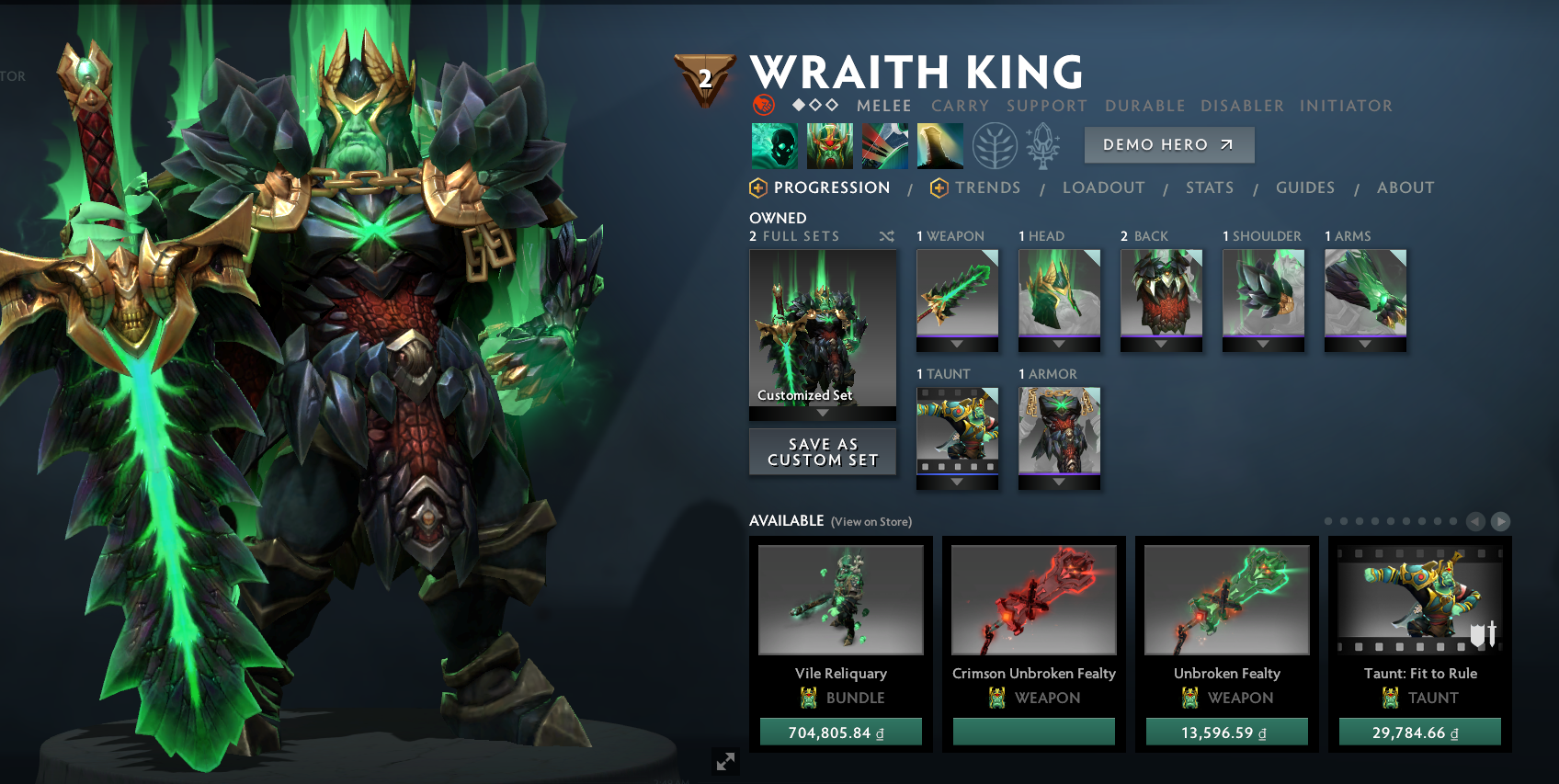Expand the owned Weapon item dropdown arrow
Screen dimensions: 1559x784
coord(957,345)
